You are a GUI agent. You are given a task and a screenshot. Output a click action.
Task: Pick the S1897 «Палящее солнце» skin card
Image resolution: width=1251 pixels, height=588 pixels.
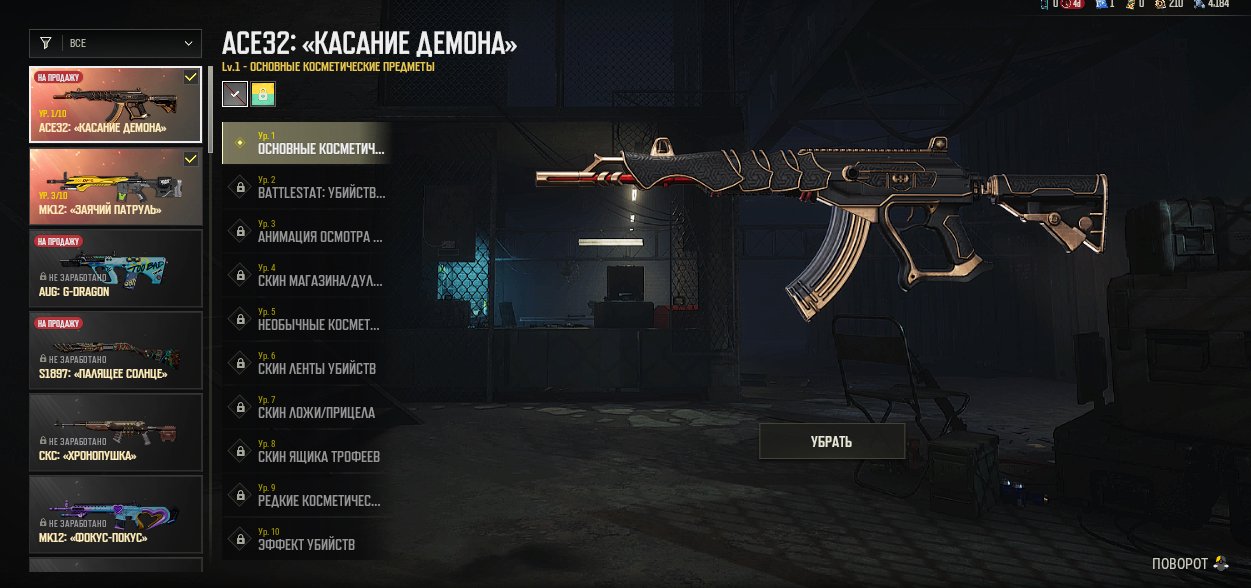pyautogui.click(x=116, y=349)
